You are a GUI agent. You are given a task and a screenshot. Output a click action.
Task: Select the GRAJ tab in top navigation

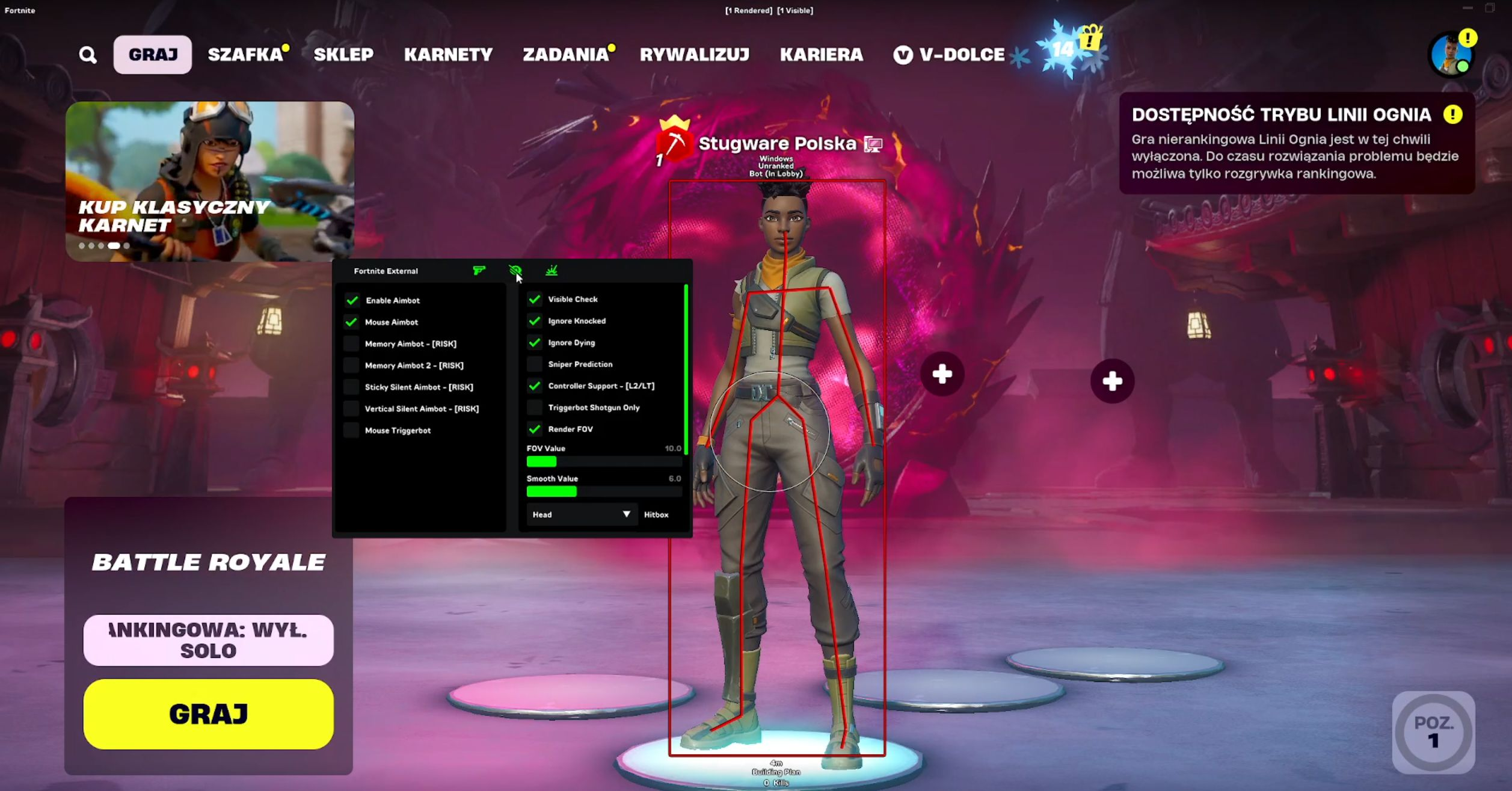tap(153, 55)
